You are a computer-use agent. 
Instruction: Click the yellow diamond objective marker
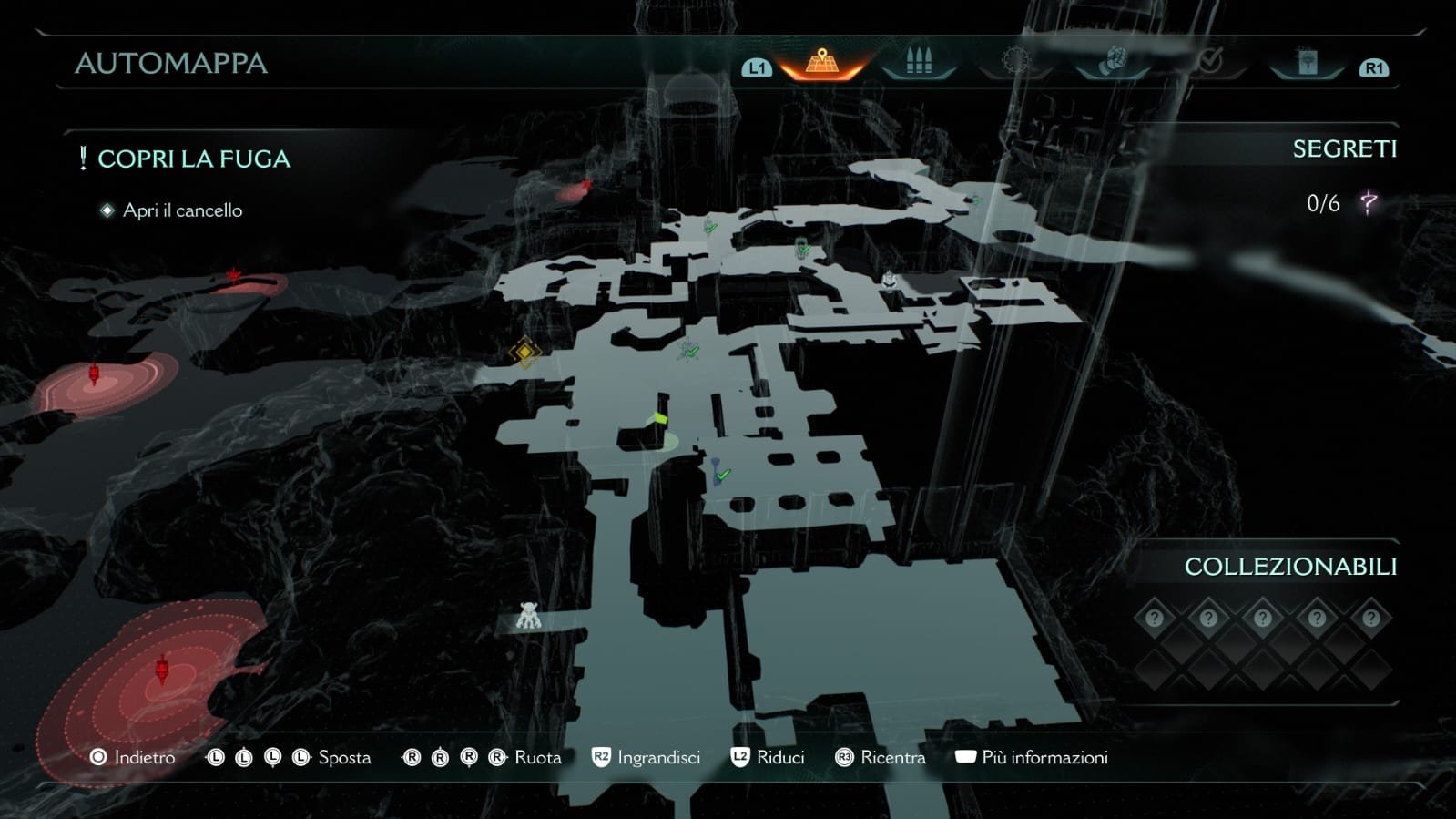(x=524, y=352)
